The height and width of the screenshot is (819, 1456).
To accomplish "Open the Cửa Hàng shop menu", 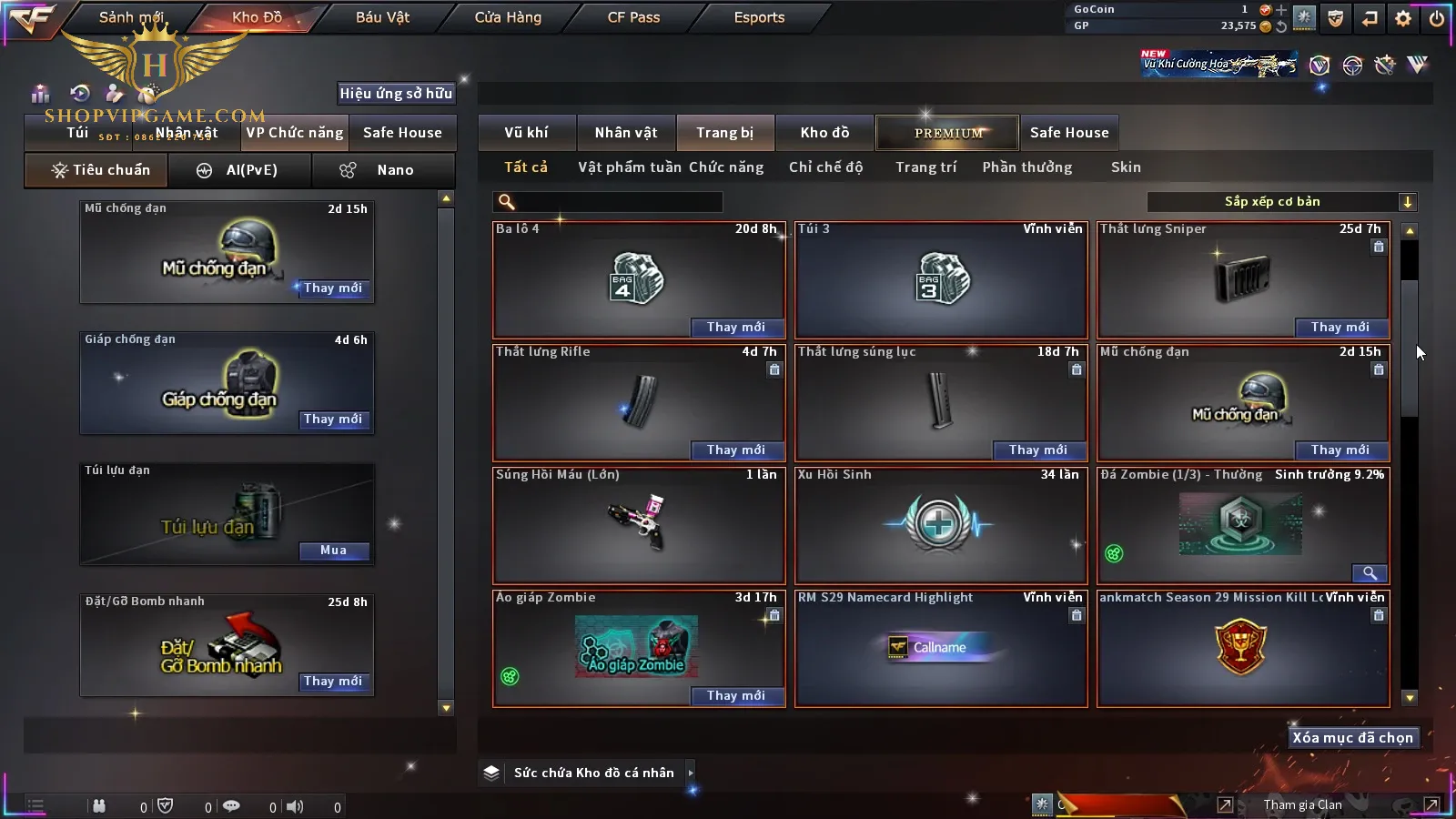I will click(508, 17).
